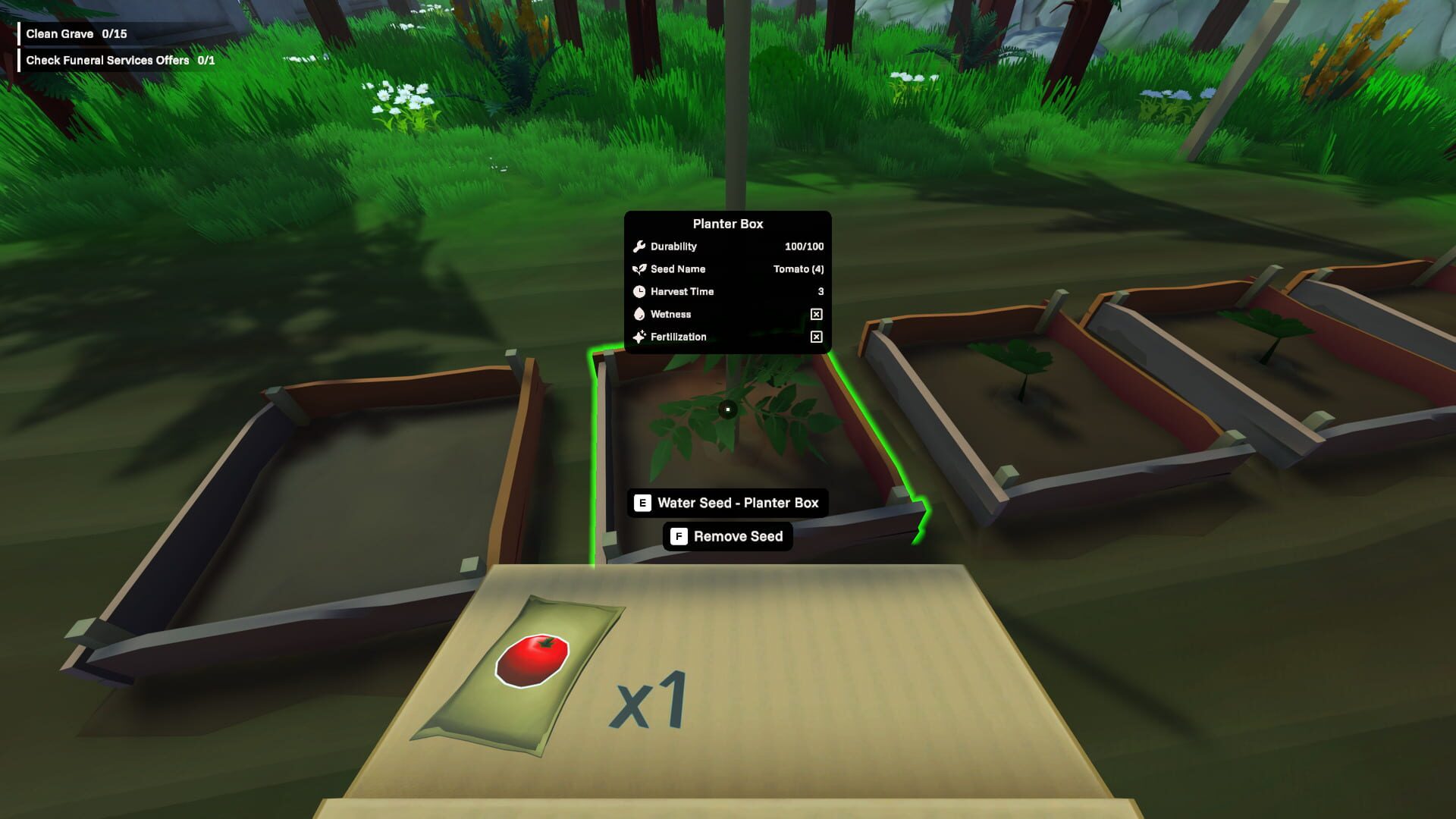Click the clock Harvest Time icon
The height and width of the screenshot is (819, 1456).
click(x=639, y=291)
